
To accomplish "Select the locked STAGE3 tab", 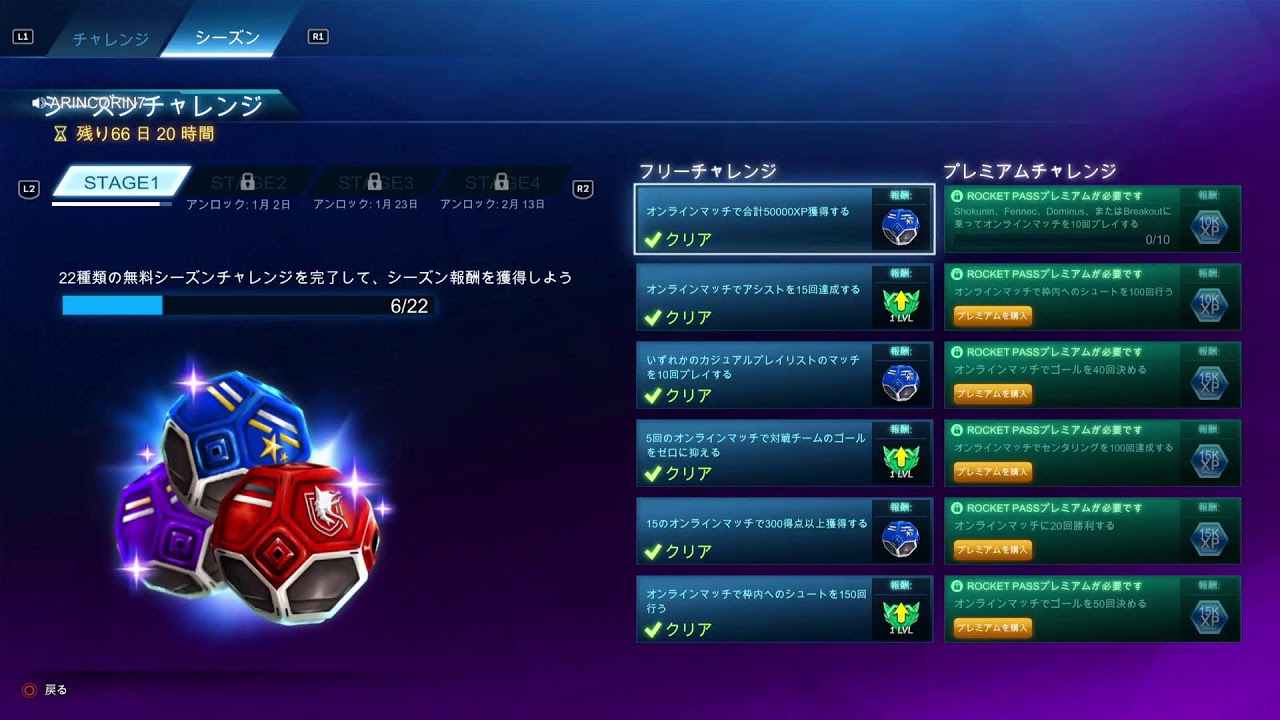I will [x=375, y=183].
